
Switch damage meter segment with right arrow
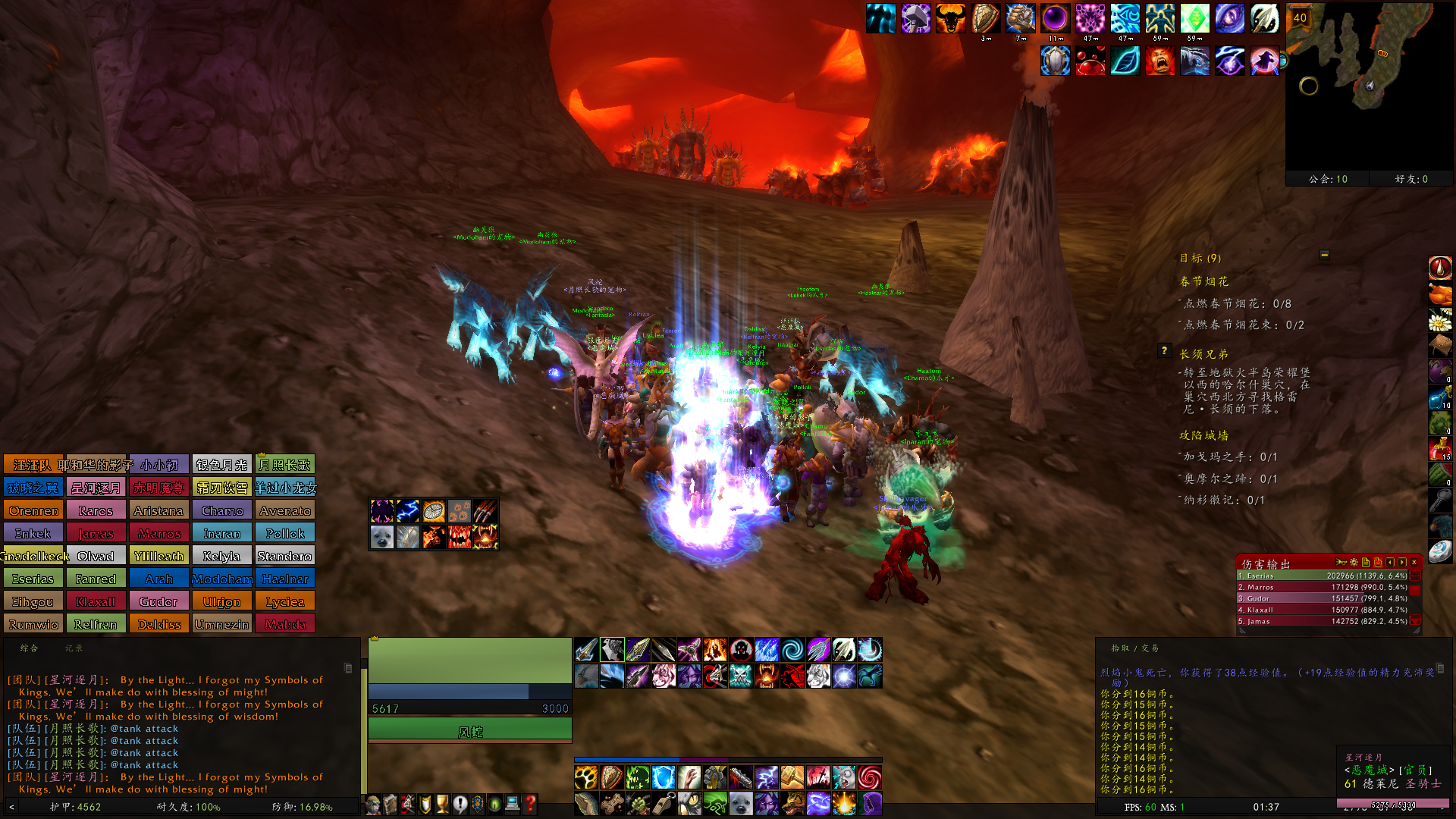tap(1401, 563)
